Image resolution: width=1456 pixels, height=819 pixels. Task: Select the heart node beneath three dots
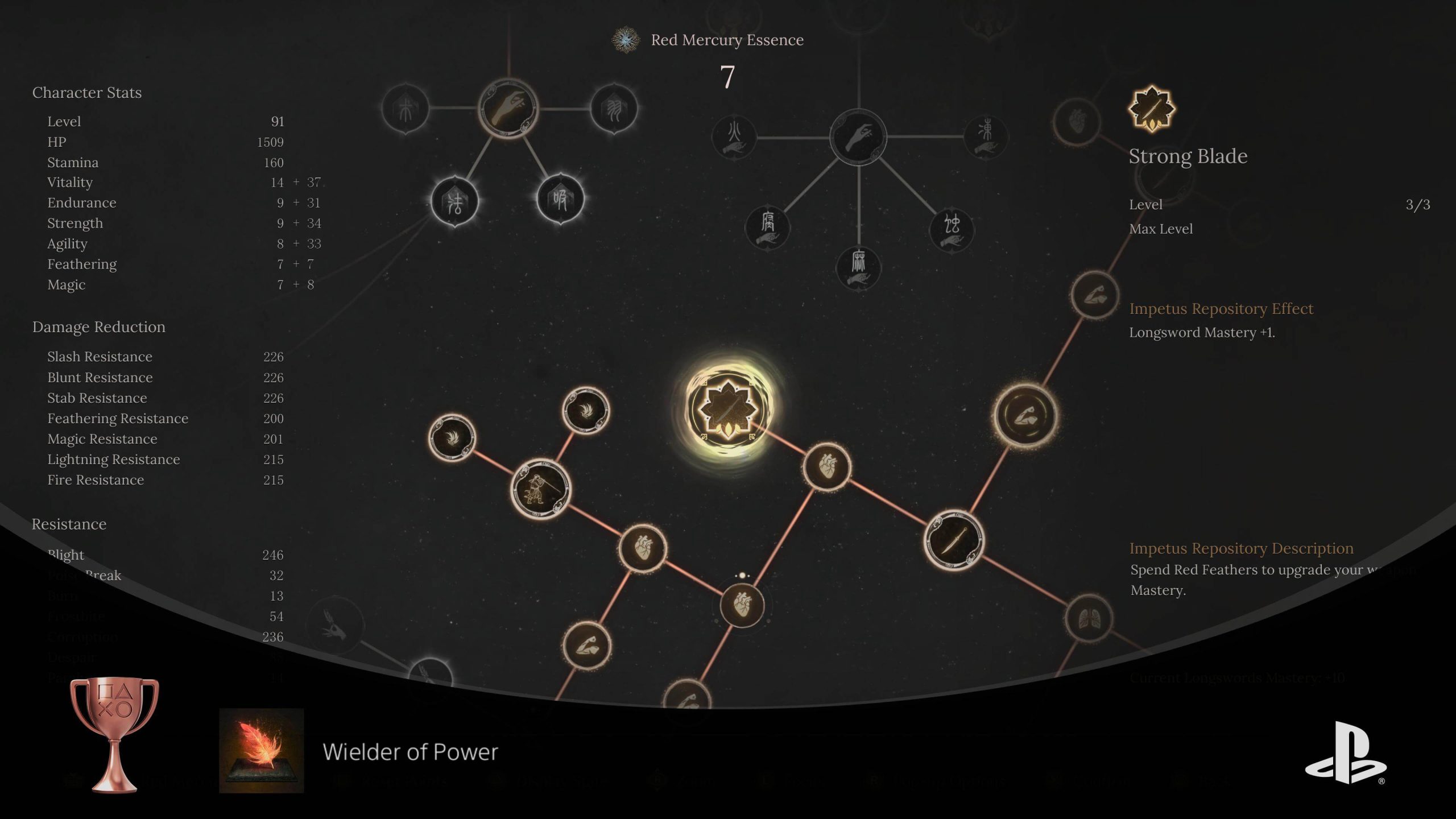[742, 605]
